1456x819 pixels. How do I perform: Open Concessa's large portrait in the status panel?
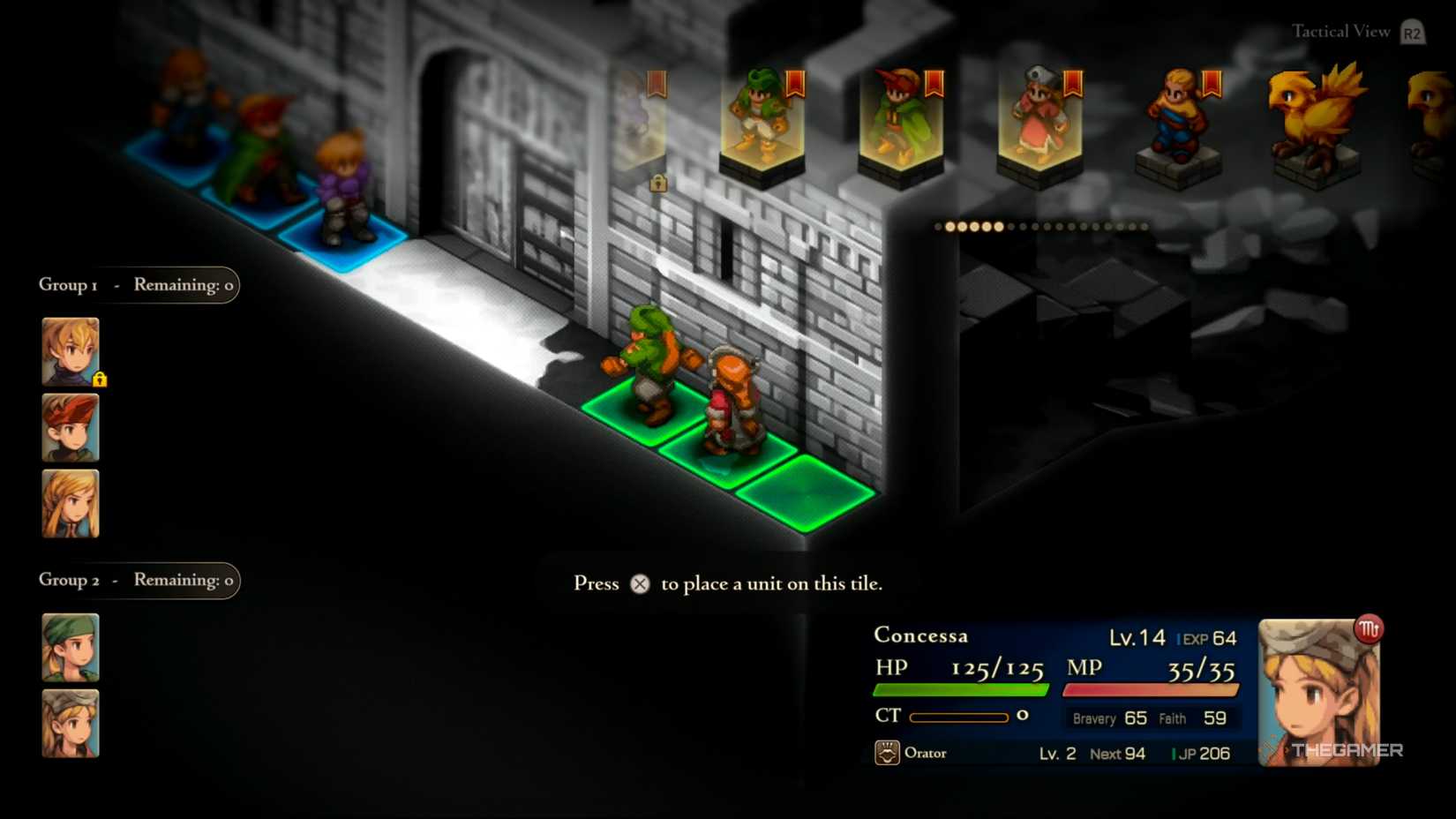[1318, 691]
